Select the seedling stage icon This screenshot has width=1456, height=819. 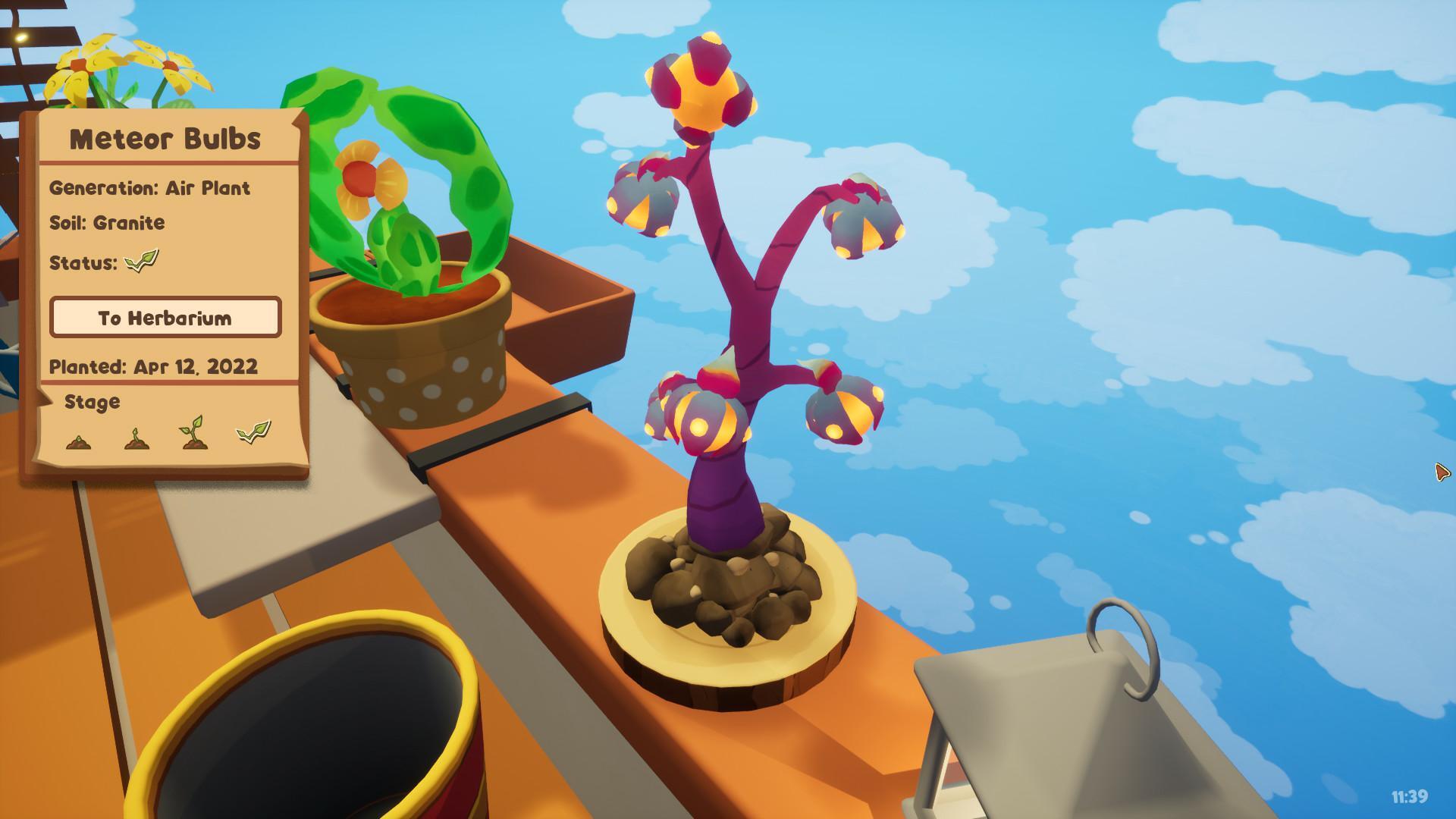click(x=192, y=433)
